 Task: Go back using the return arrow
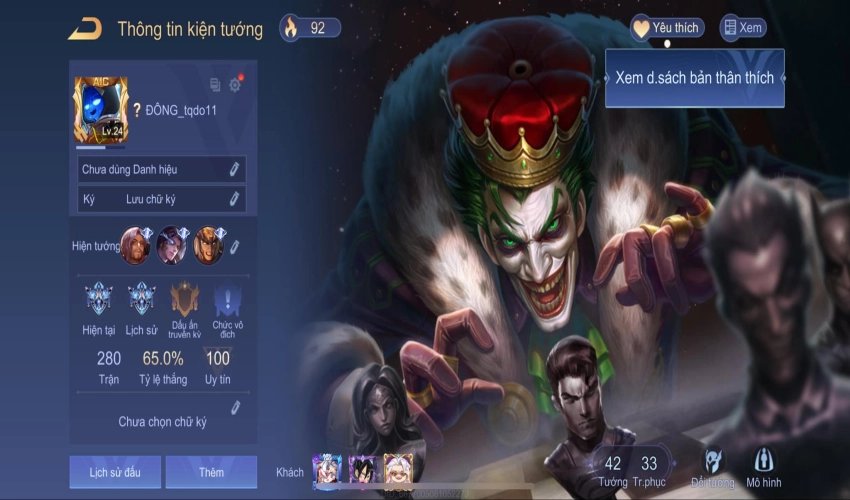(x=84, y=29)
